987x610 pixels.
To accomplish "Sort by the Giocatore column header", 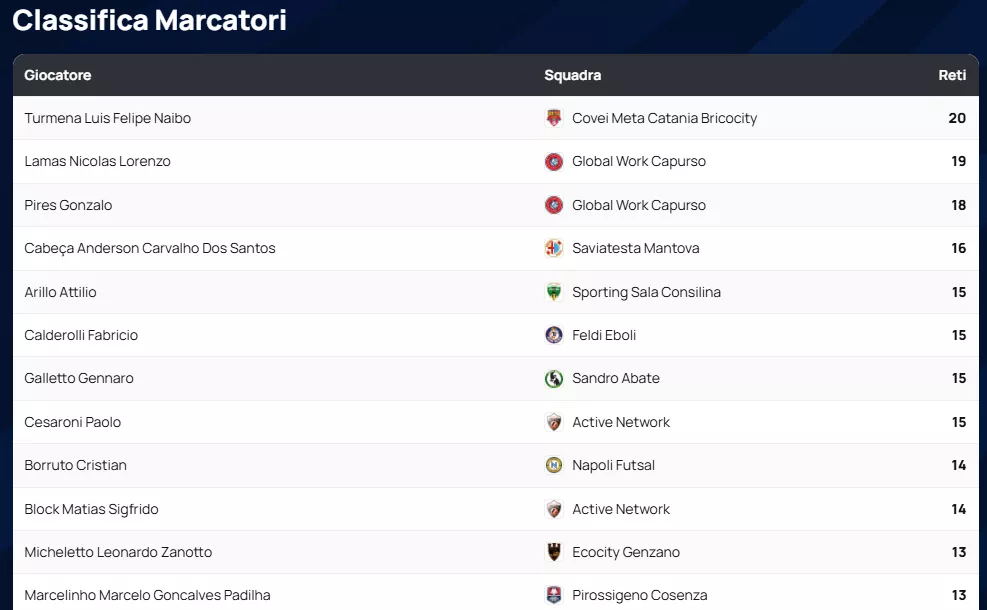I will tap(58, 75).
